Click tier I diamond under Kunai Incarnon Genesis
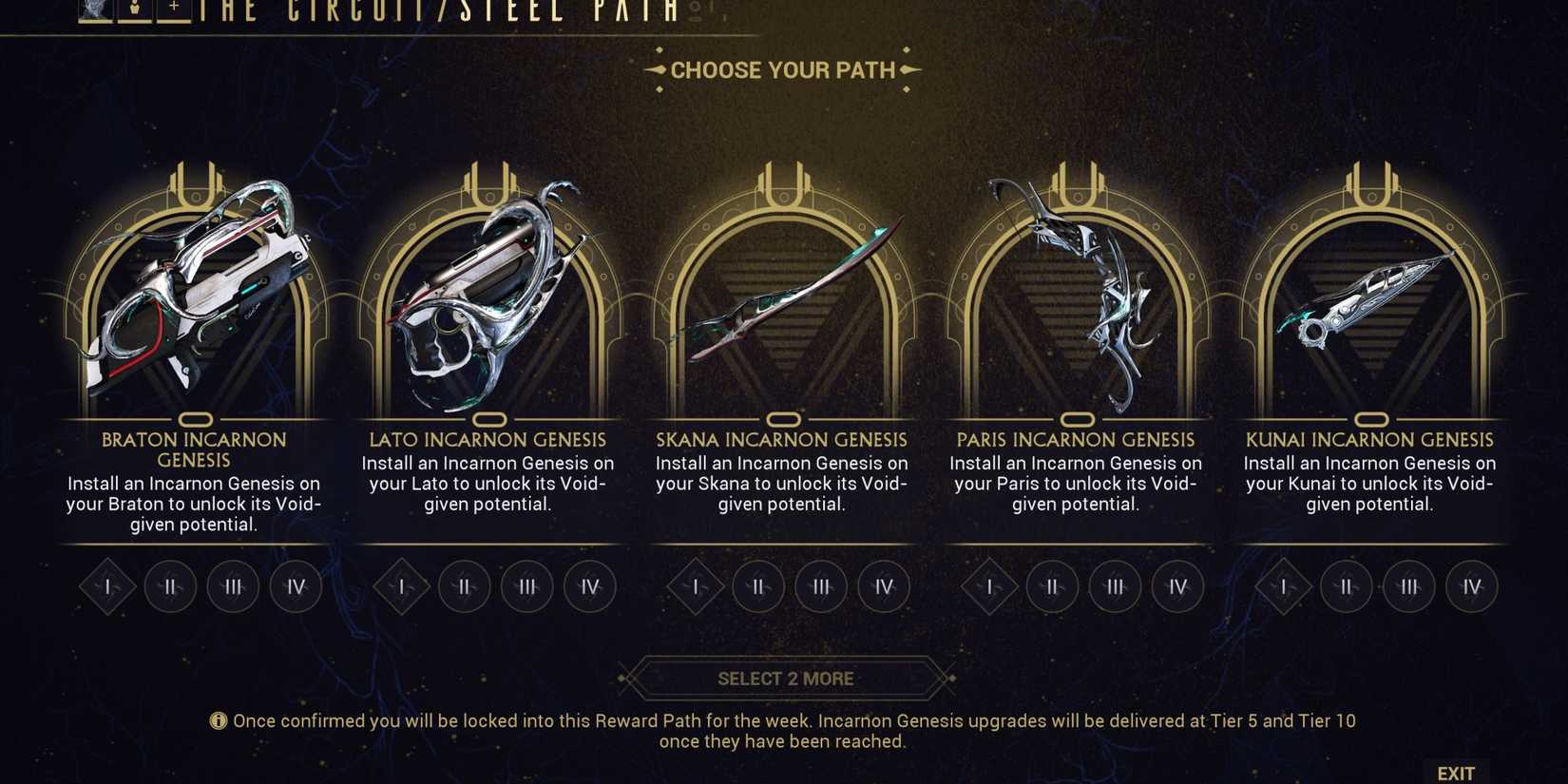This screenshot has height=784, width=1568. coord(1286,587)
